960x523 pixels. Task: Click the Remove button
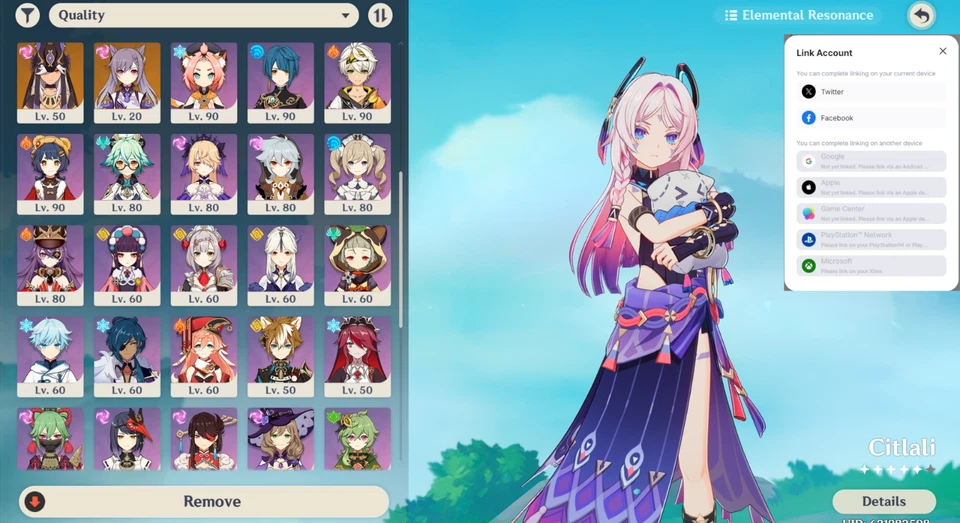point(204,501)
